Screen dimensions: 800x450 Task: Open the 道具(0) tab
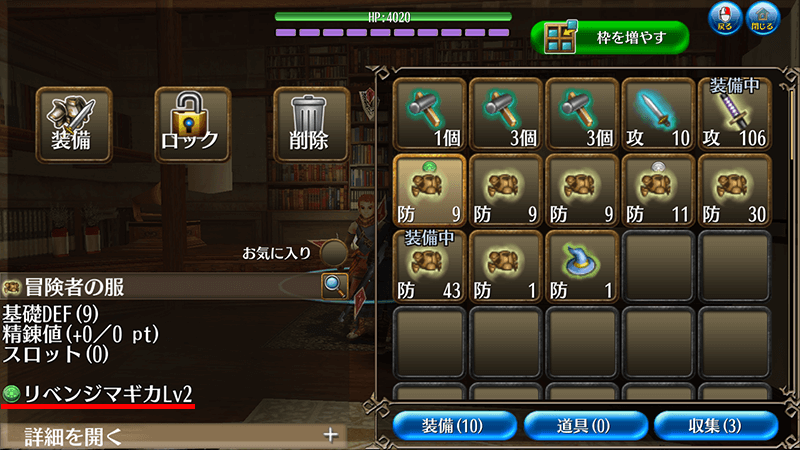coord(583,425)
